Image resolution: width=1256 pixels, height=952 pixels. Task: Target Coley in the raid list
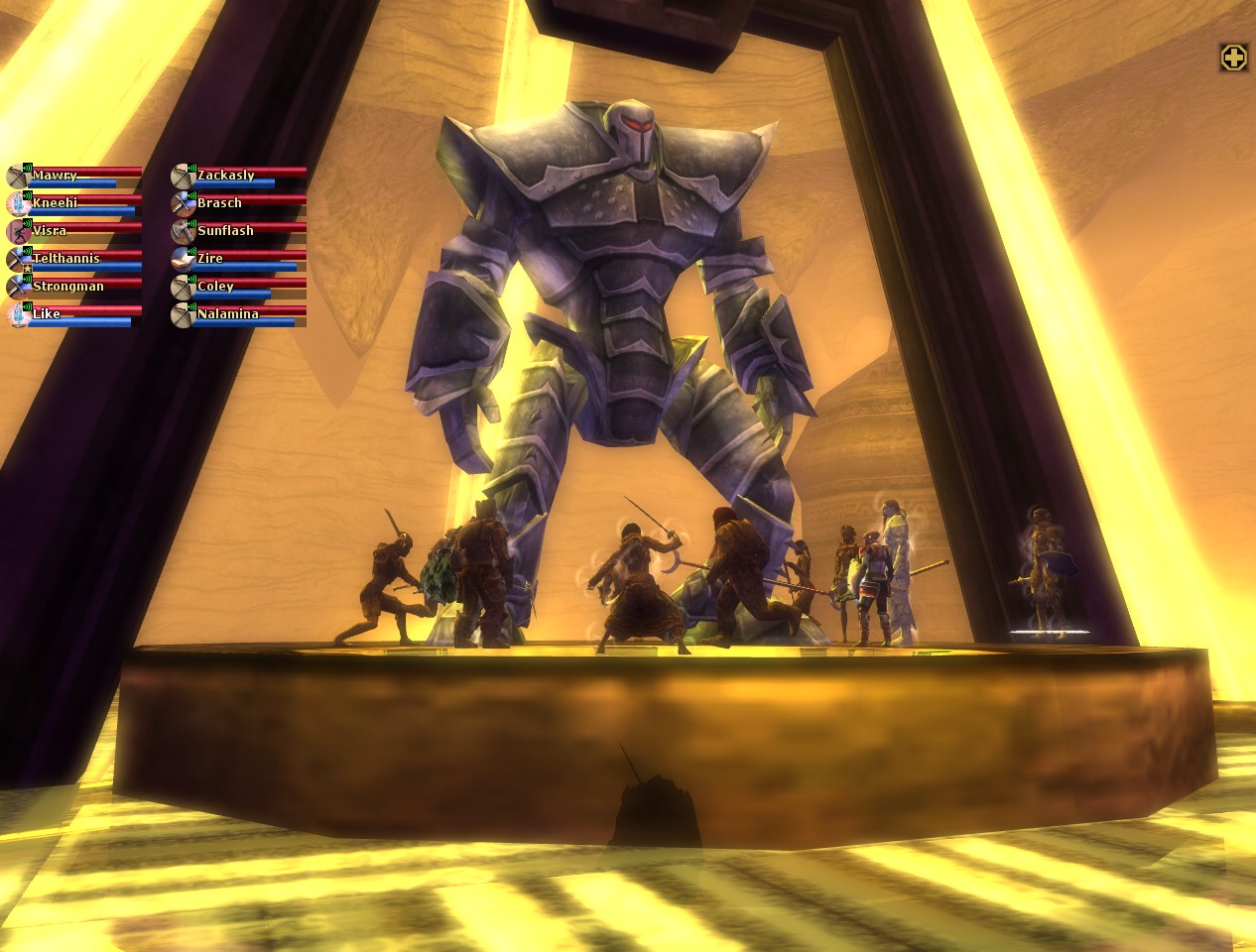coord(239,288)
